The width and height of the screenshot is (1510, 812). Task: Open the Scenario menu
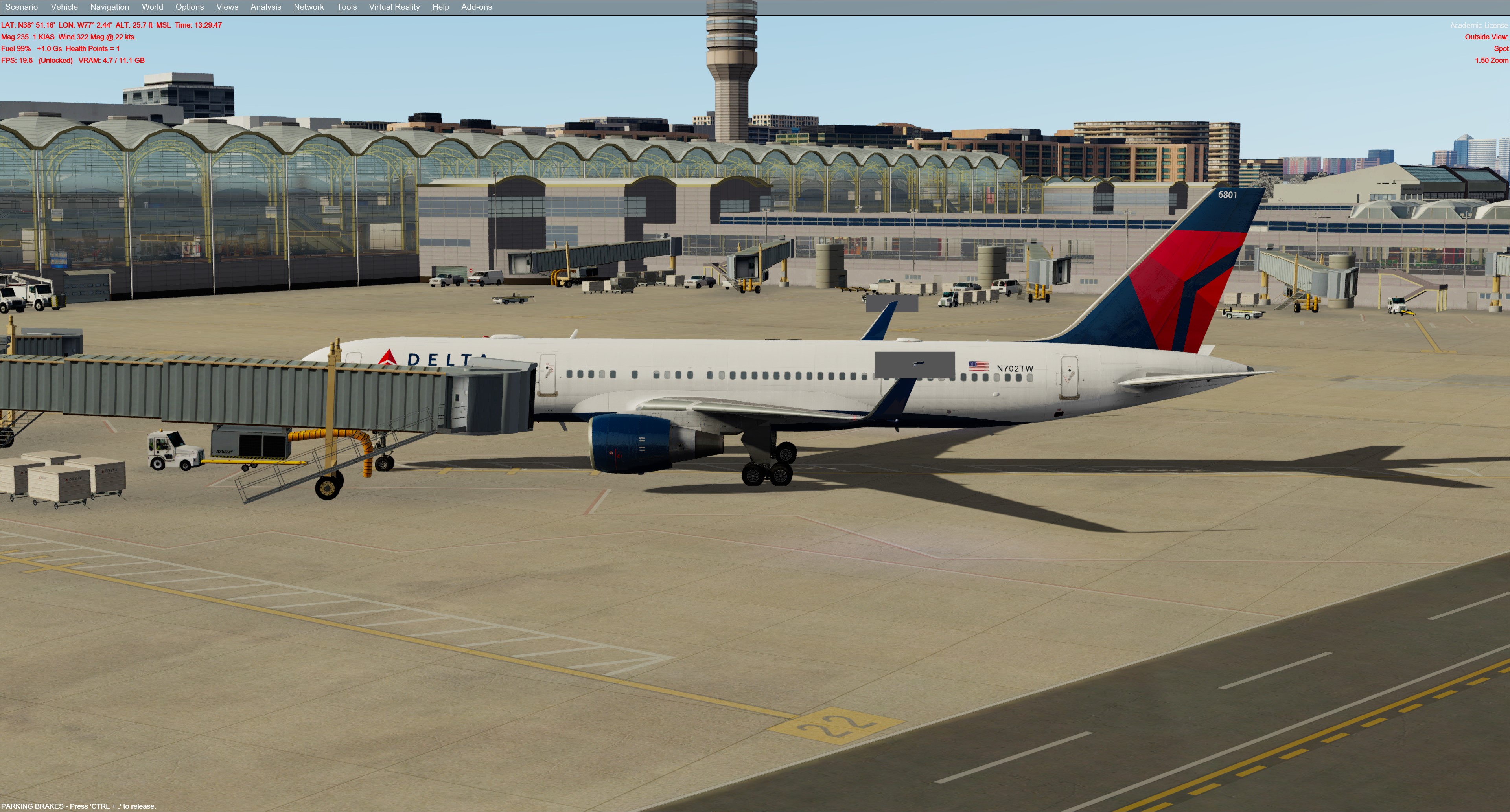22,7
